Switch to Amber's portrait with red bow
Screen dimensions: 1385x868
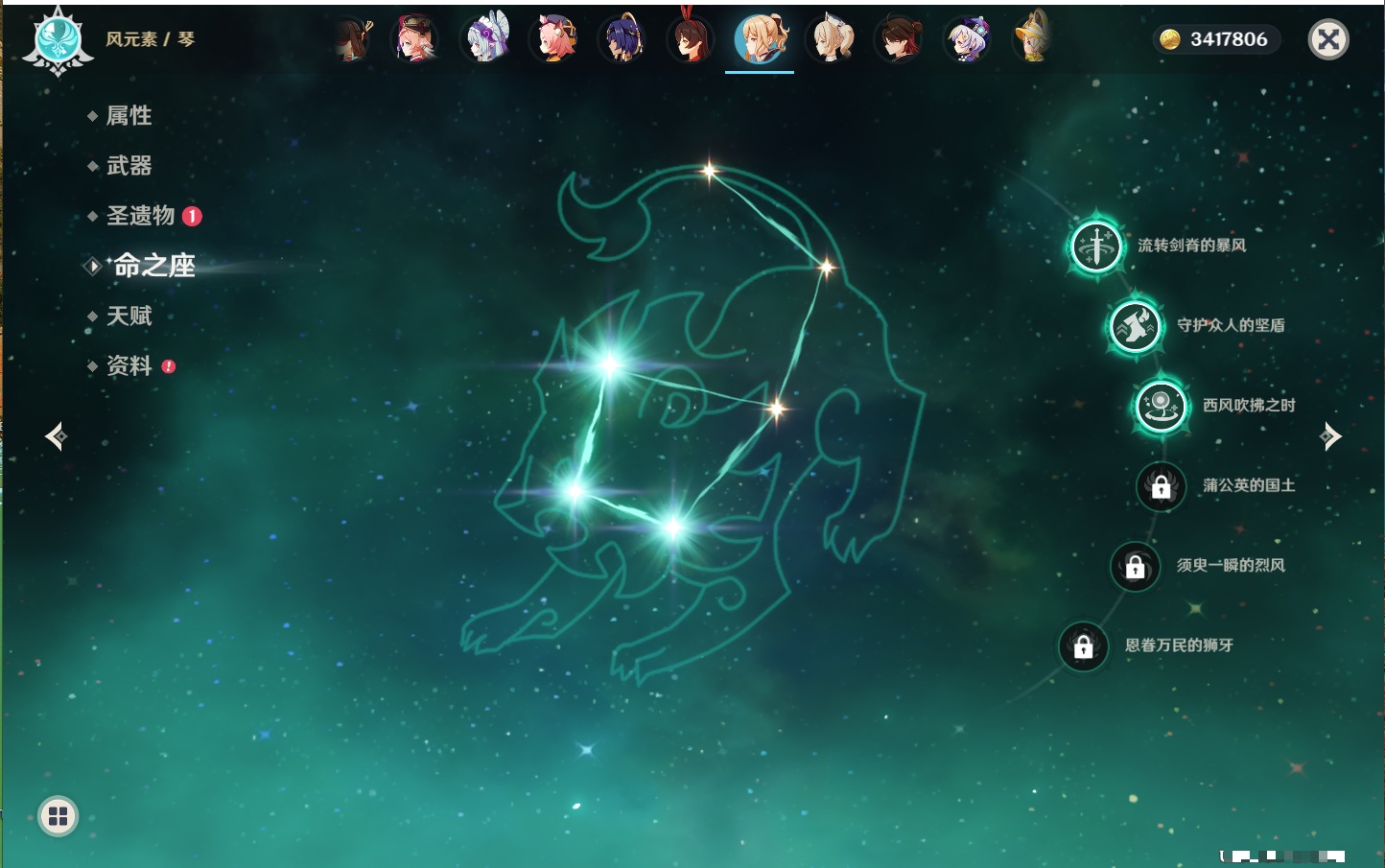(x=690, y=39)
